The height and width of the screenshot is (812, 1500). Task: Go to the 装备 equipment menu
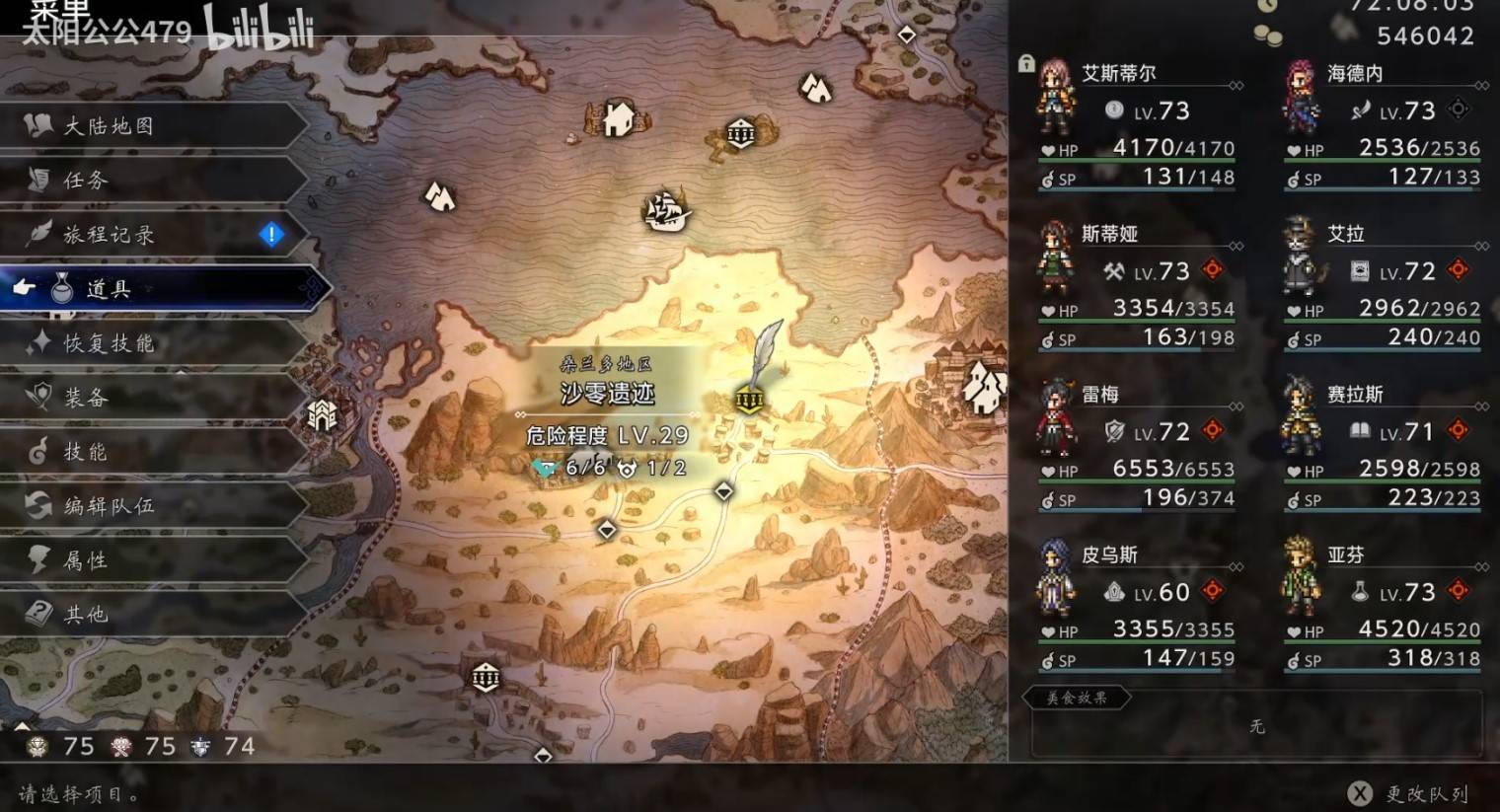click(x=86, y=398)
